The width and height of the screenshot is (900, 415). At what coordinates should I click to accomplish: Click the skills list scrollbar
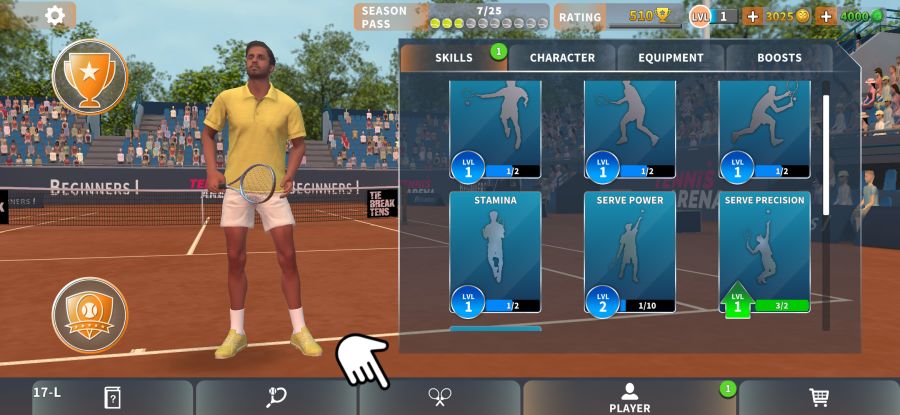point(826,150)
